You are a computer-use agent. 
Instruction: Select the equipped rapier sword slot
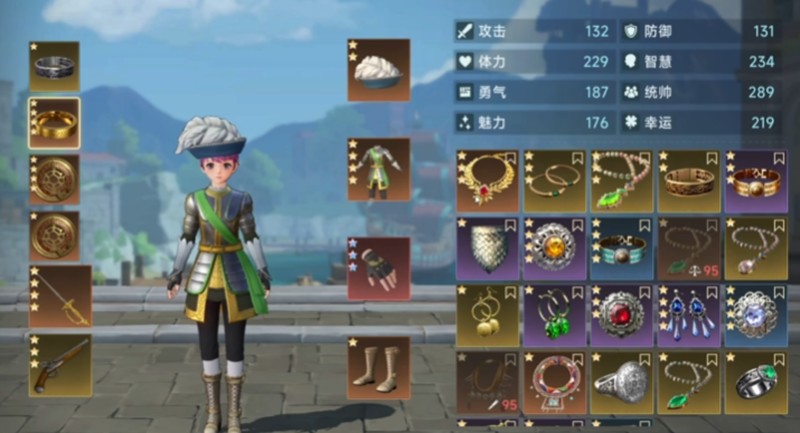coord(60,296)
